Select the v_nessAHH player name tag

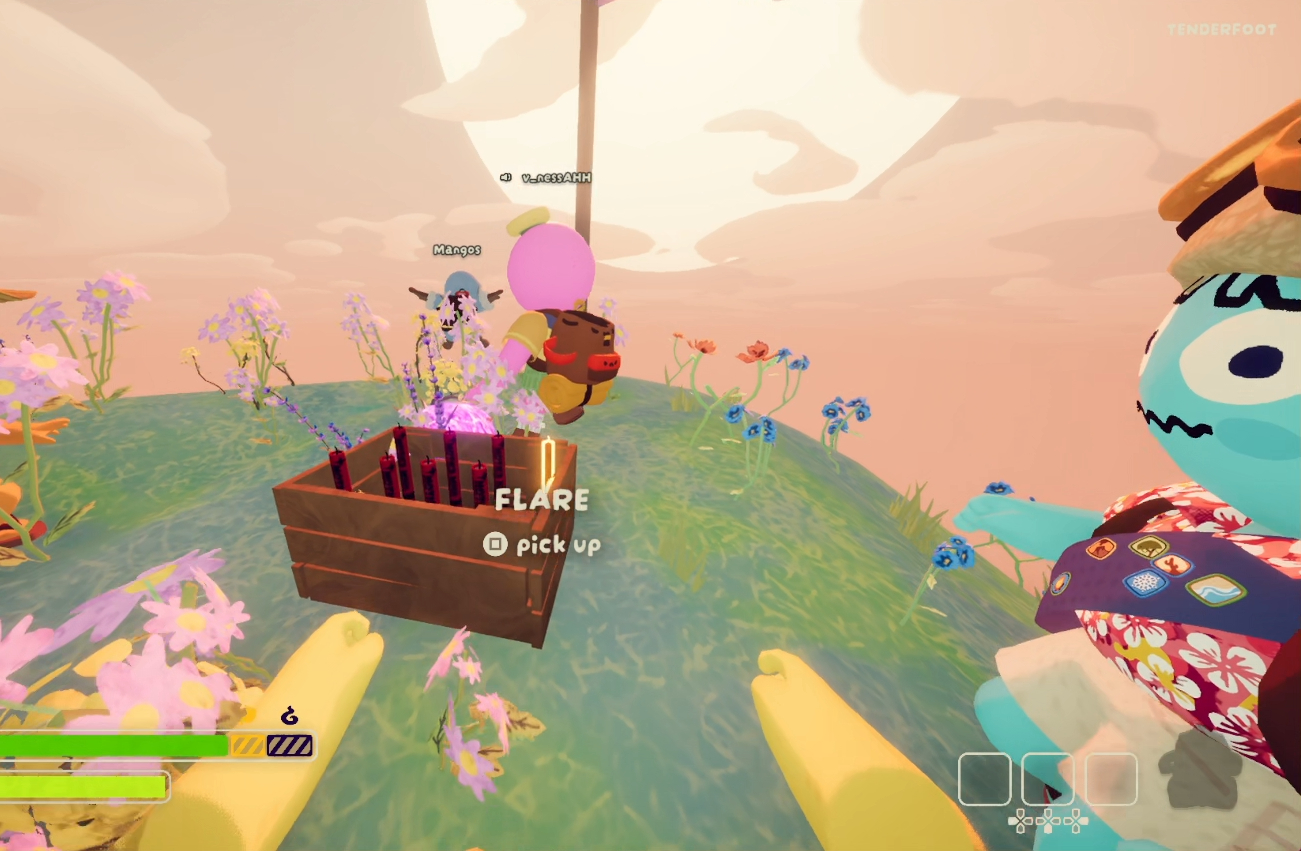(x=557, y=178)
